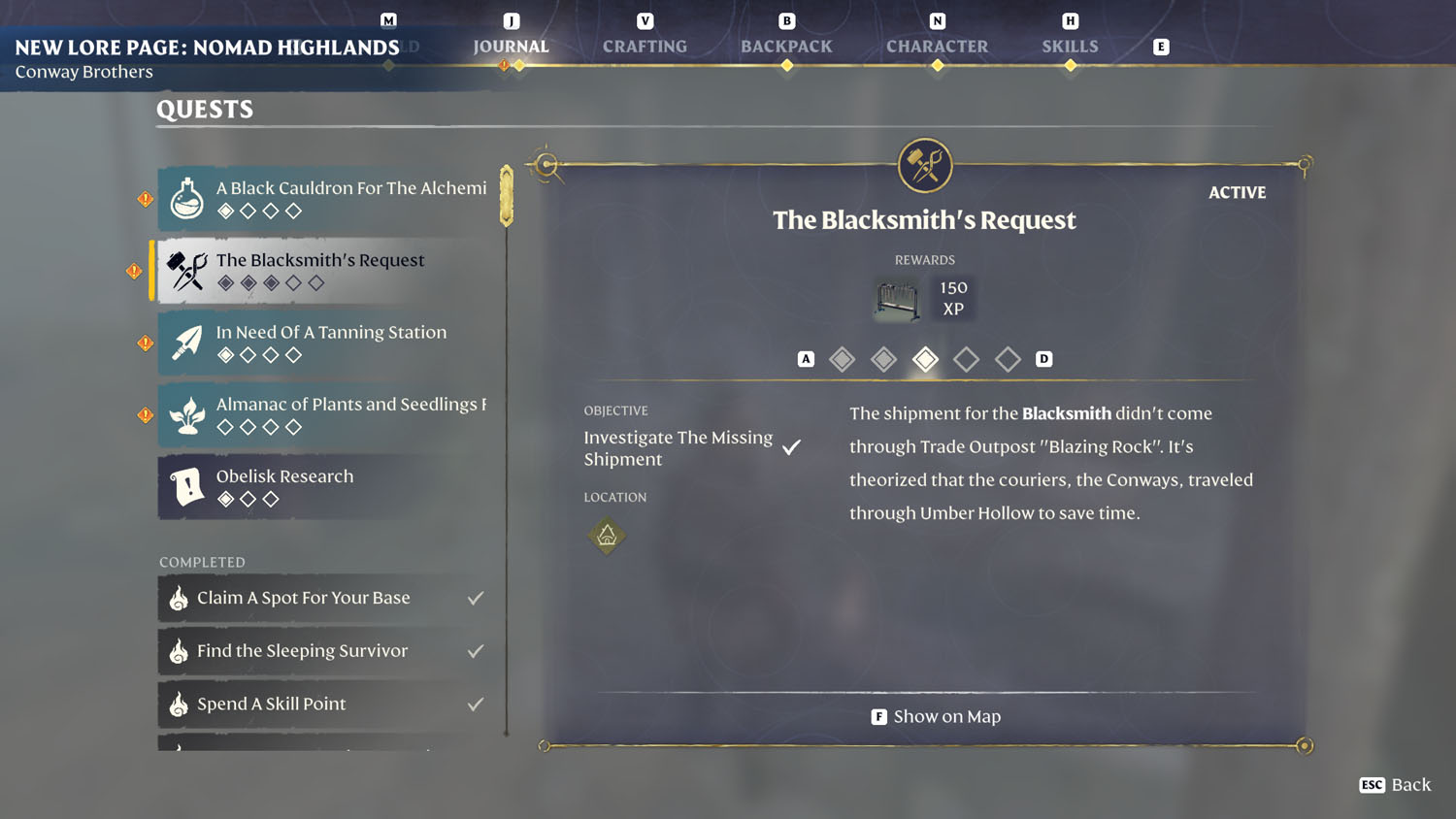Viewport: 1456px width, 819px height.
Task: Select the flask icon for the Alchemist quest
Action: [x=185, y=199]
